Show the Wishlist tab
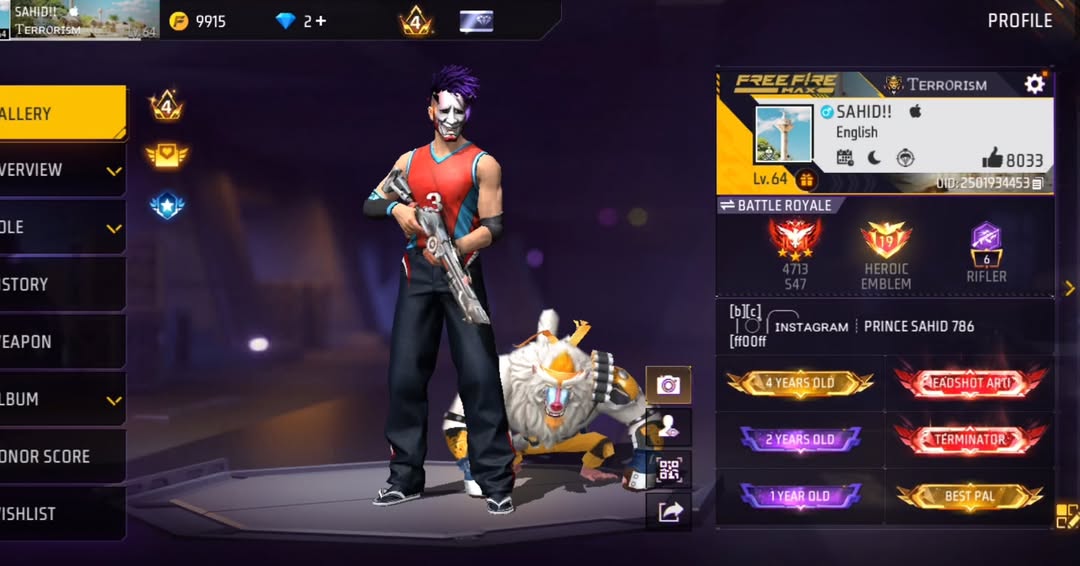Screen dimensions: 1080x566 [x=60, y=513]
